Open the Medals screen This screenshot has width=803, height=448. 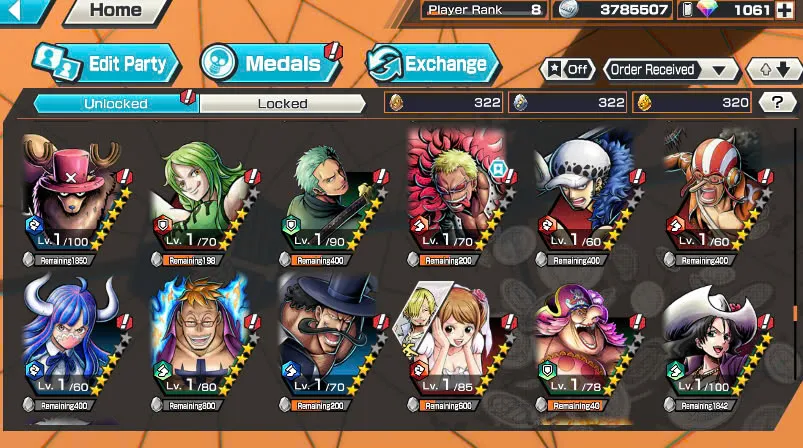pyautogui.click(x=269, y=65)
